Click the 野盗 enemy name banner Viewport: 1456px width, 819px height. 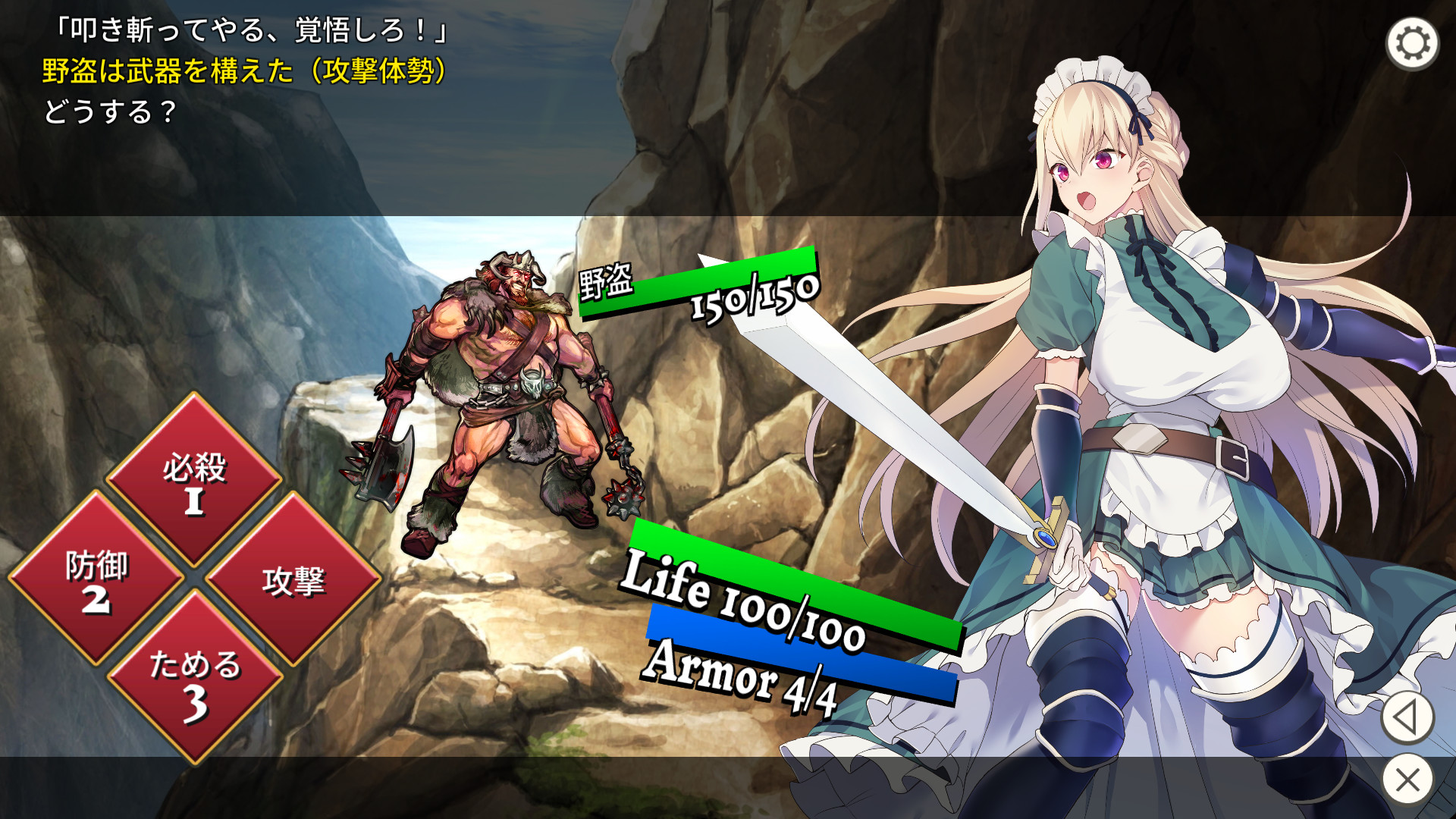[x=607, y=281]
